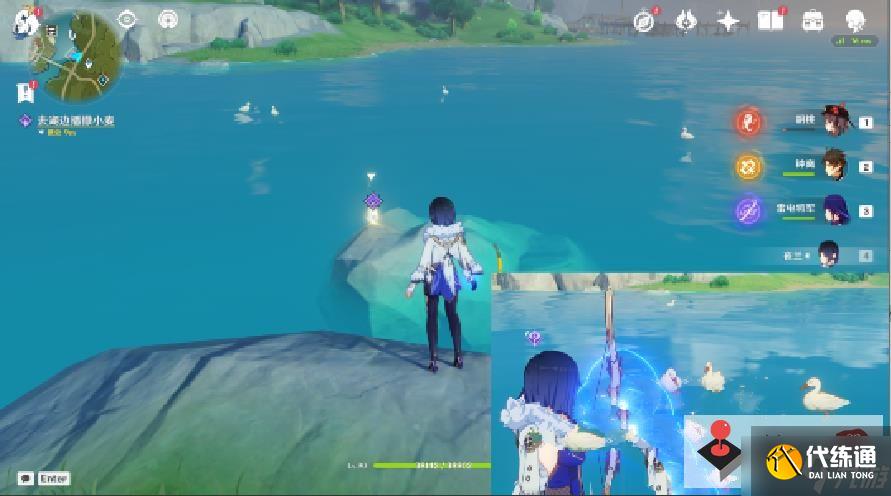Switch to party member one, Hu Tao
This screenshot has width=891, height=496.
click(x=835, y=122)
